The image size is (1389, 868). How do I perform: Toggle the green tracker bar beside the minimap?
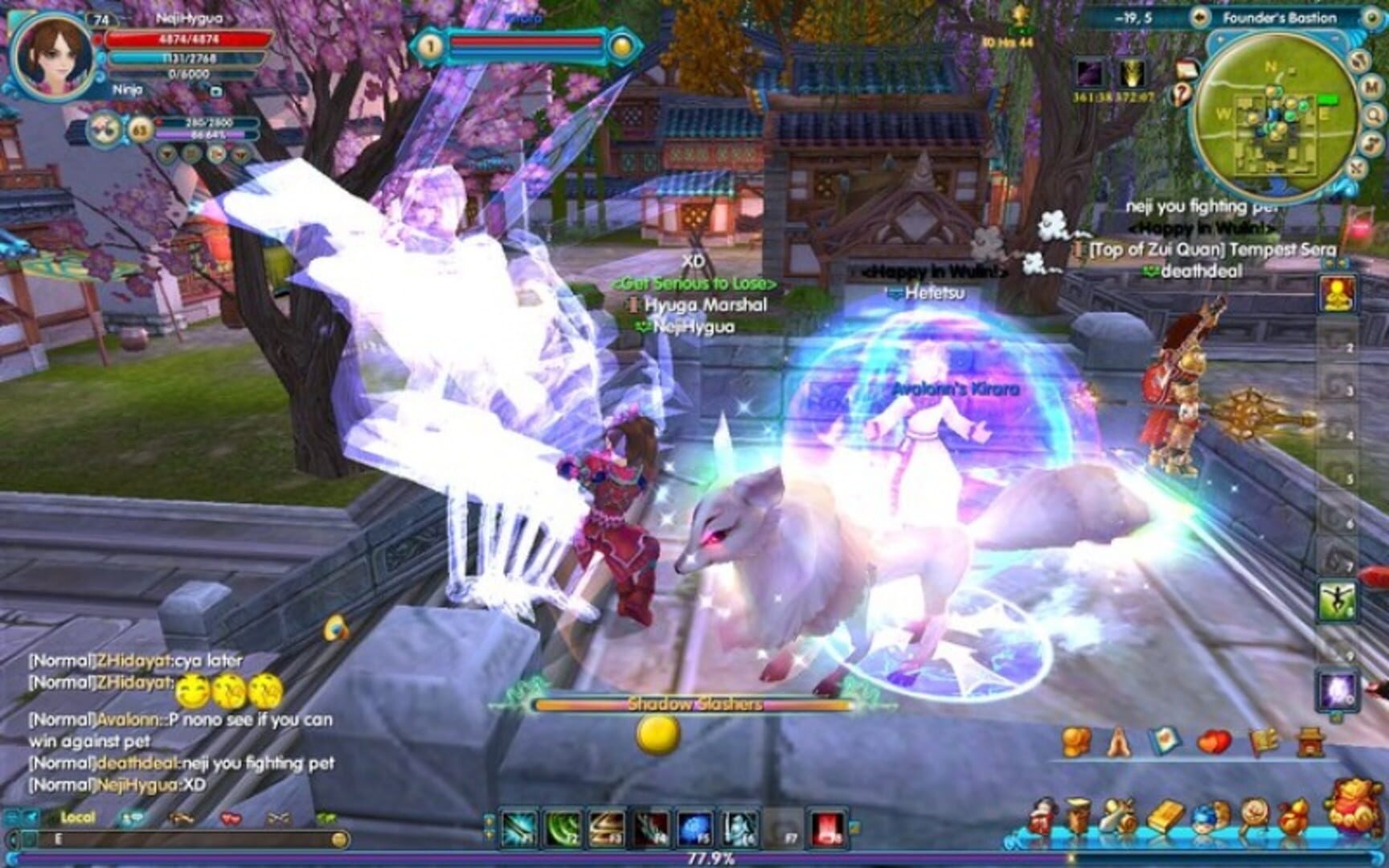pyautogui.click(x=1329, y=100)
